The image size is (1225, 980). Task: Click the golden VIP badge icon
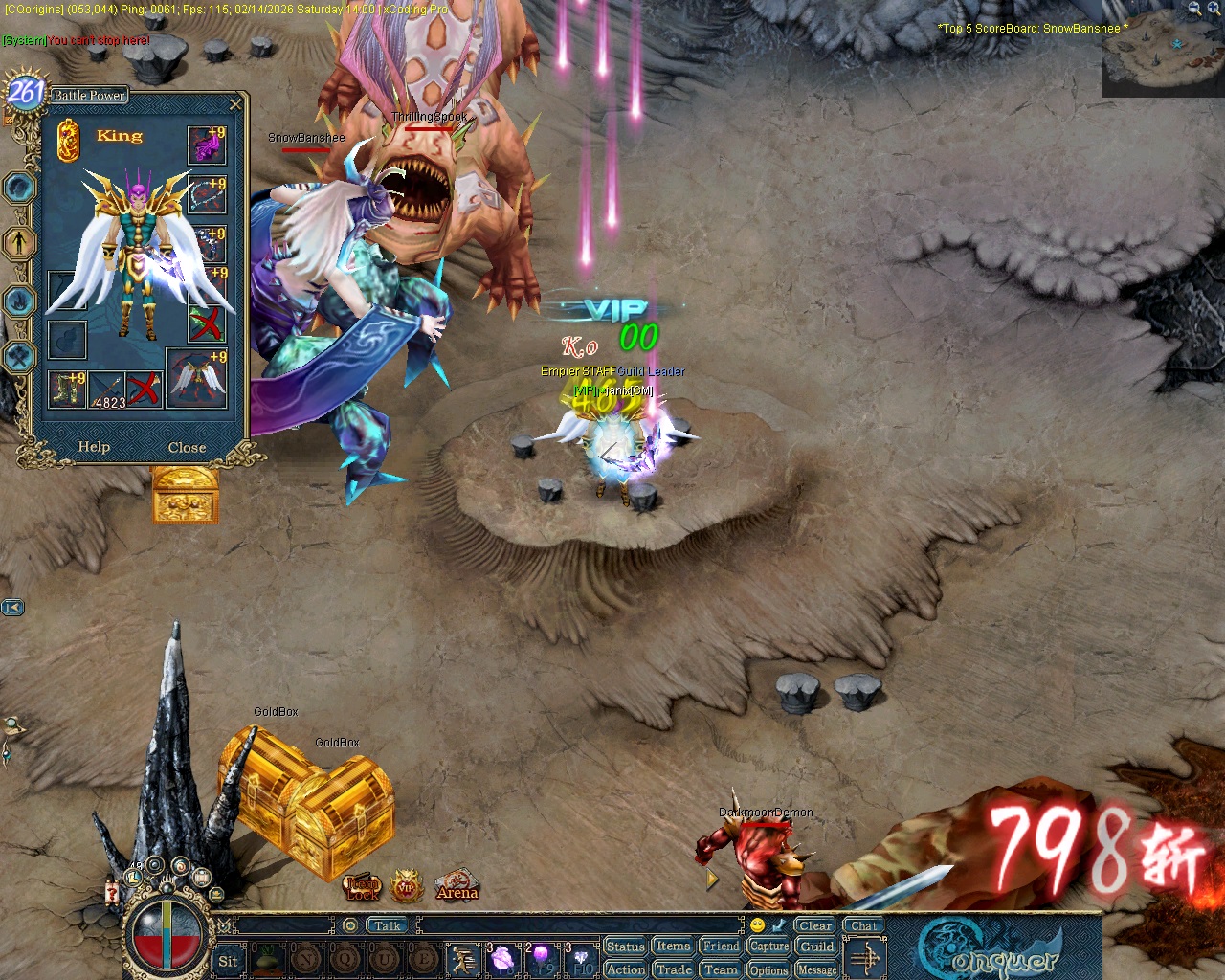(406, 884)
